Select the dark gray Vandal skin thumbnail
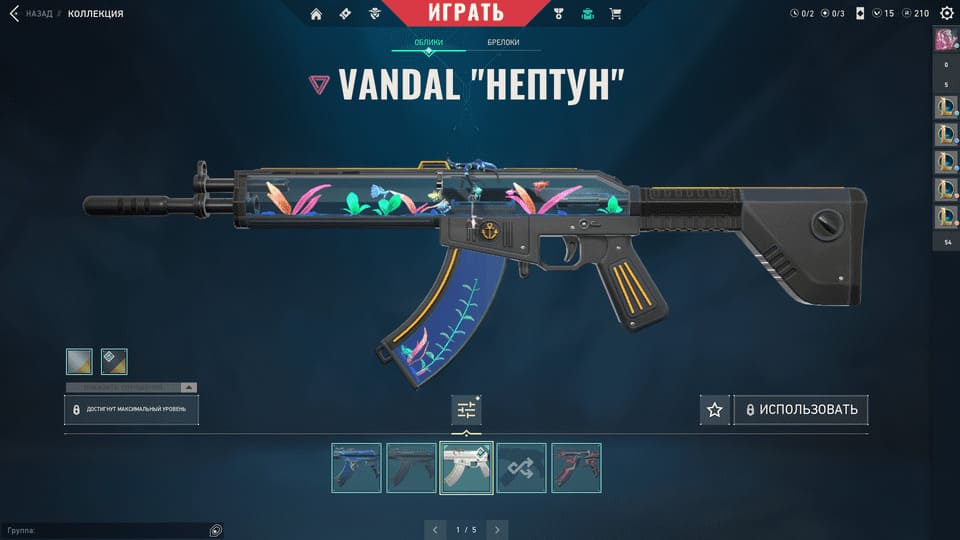The width and height of the screenshot is (960, 540). (411, 468)
